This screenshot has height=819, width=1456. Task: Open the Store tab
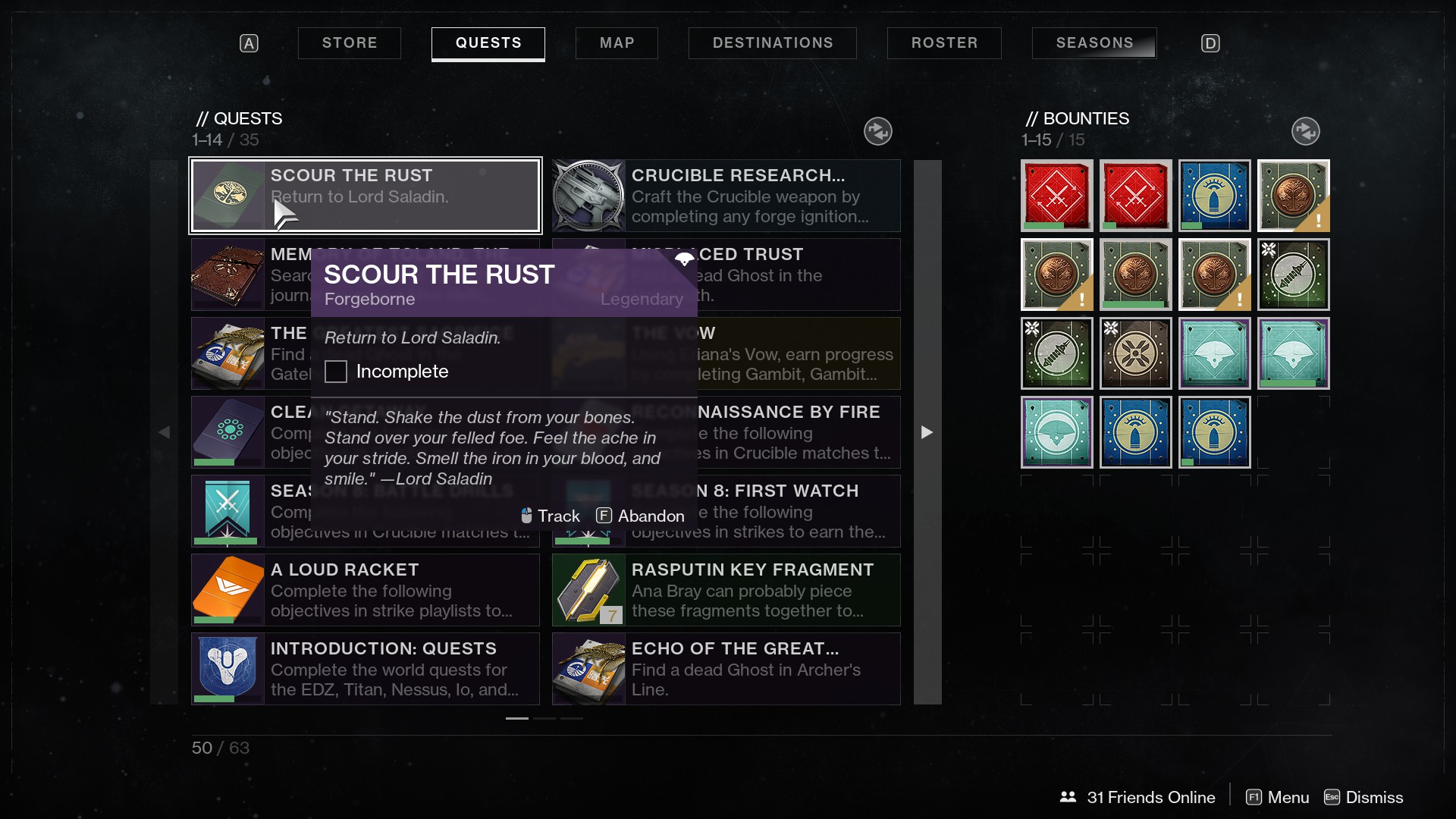349,43
